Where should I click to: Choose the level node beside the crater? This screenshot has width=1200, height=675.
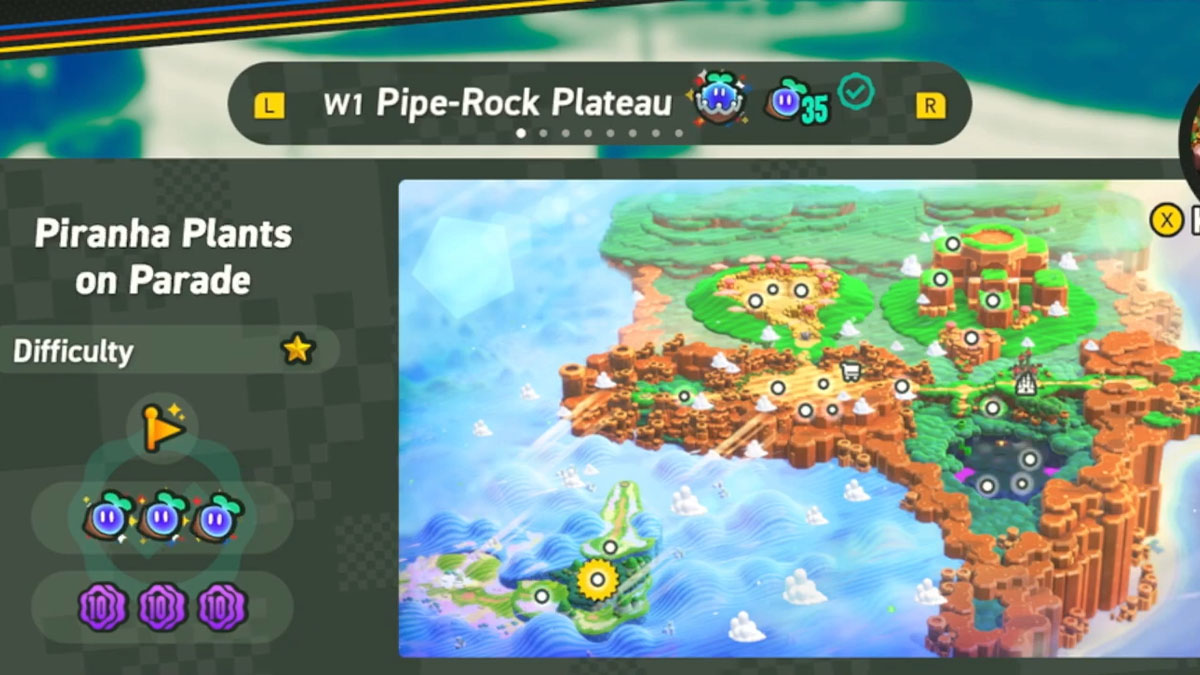tap(952, 243)
